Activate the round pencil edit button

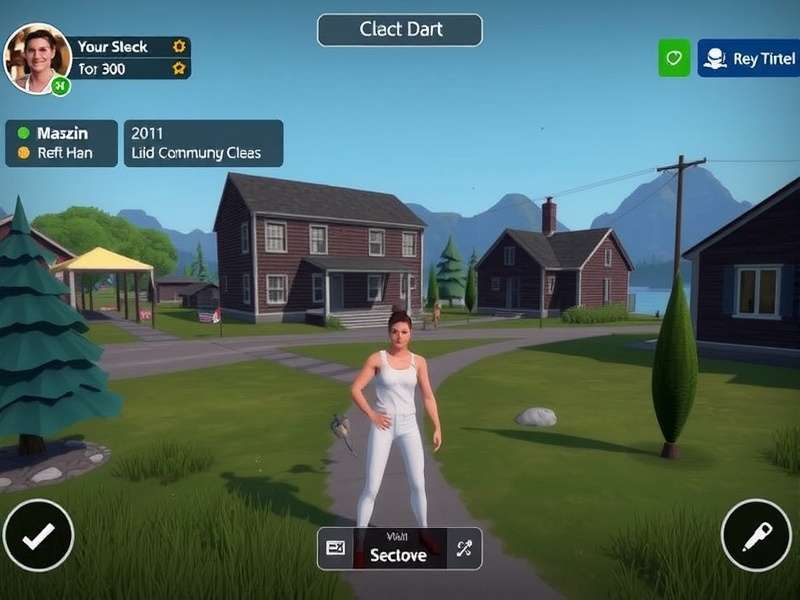pyautogui.click(x=756, y=536)
